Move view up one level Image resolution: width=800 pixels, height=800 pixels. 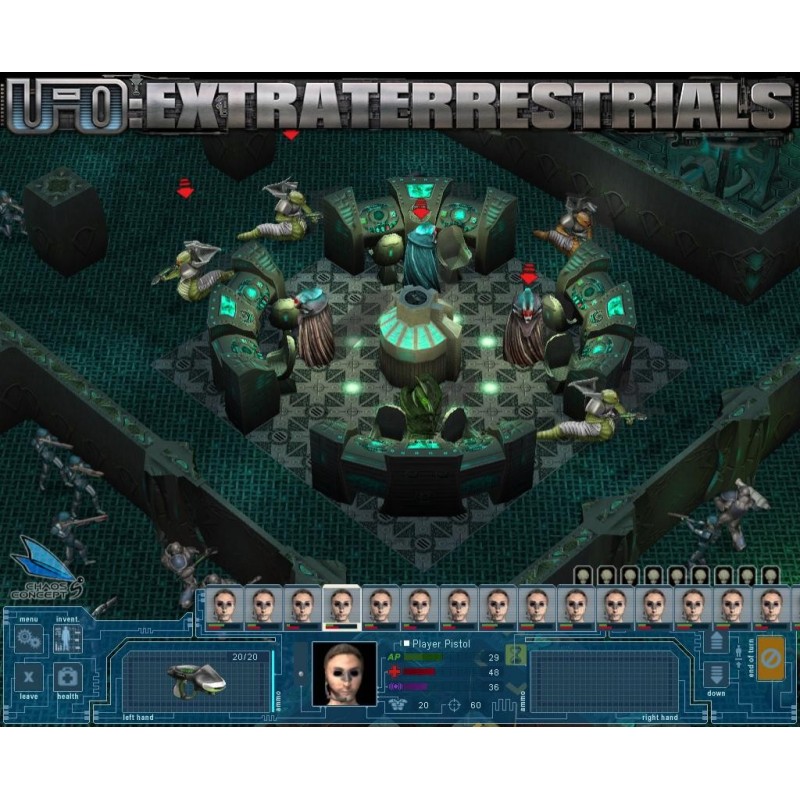717,640
